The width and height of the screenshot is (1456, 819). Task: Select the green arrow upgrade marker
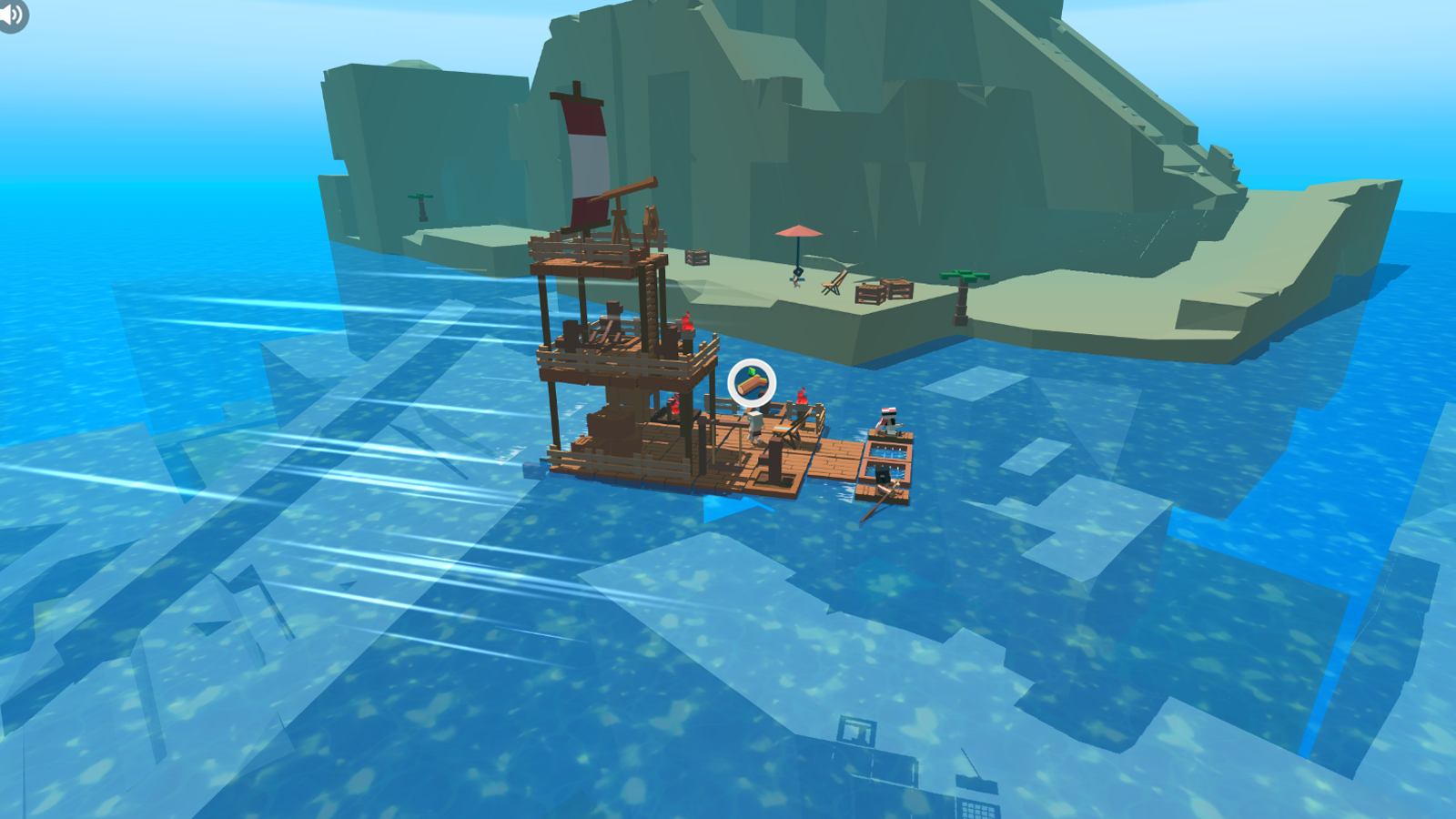(753, 369)
